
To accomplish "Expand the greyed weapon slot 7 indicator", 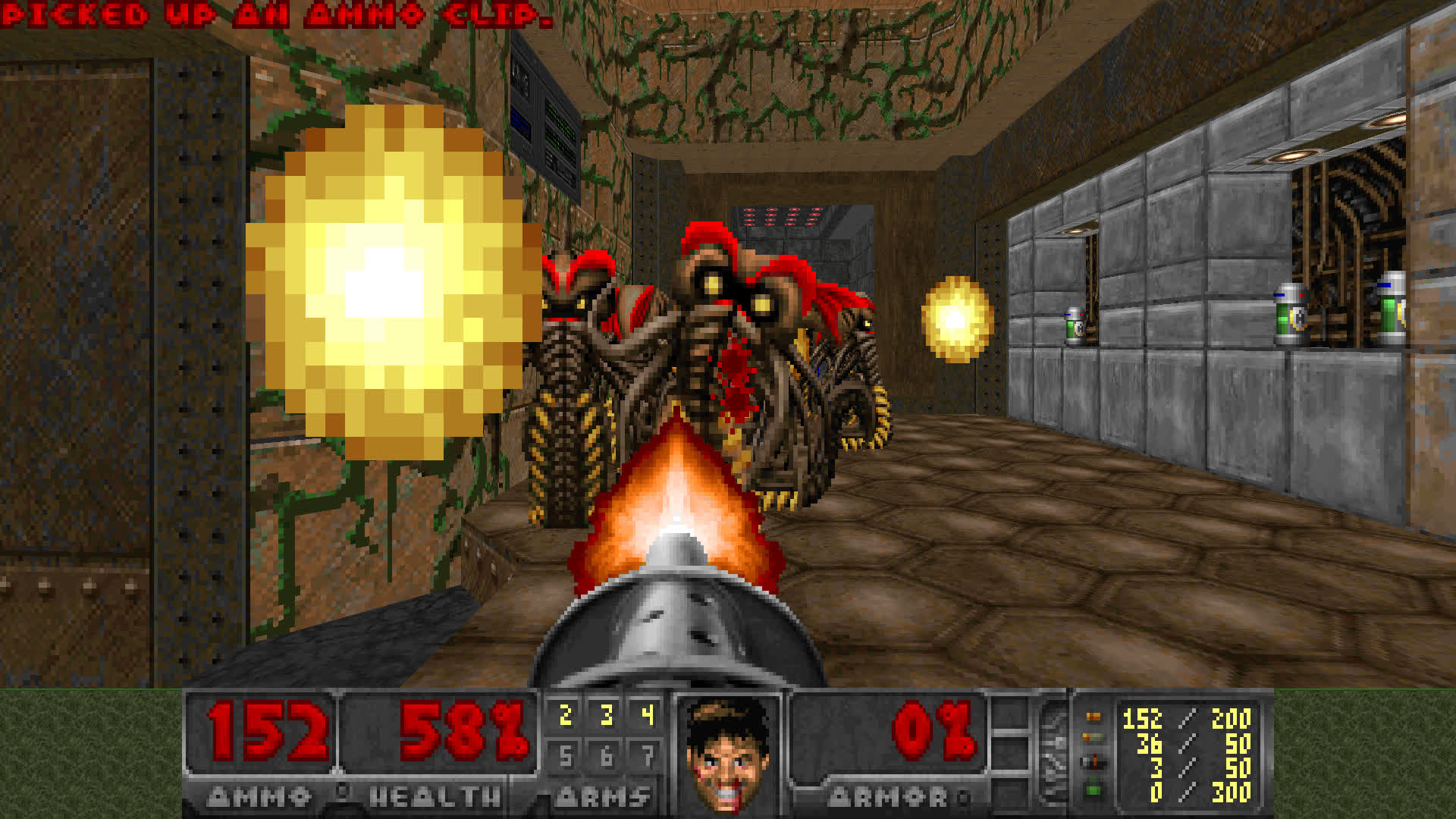I will (647, 756).
